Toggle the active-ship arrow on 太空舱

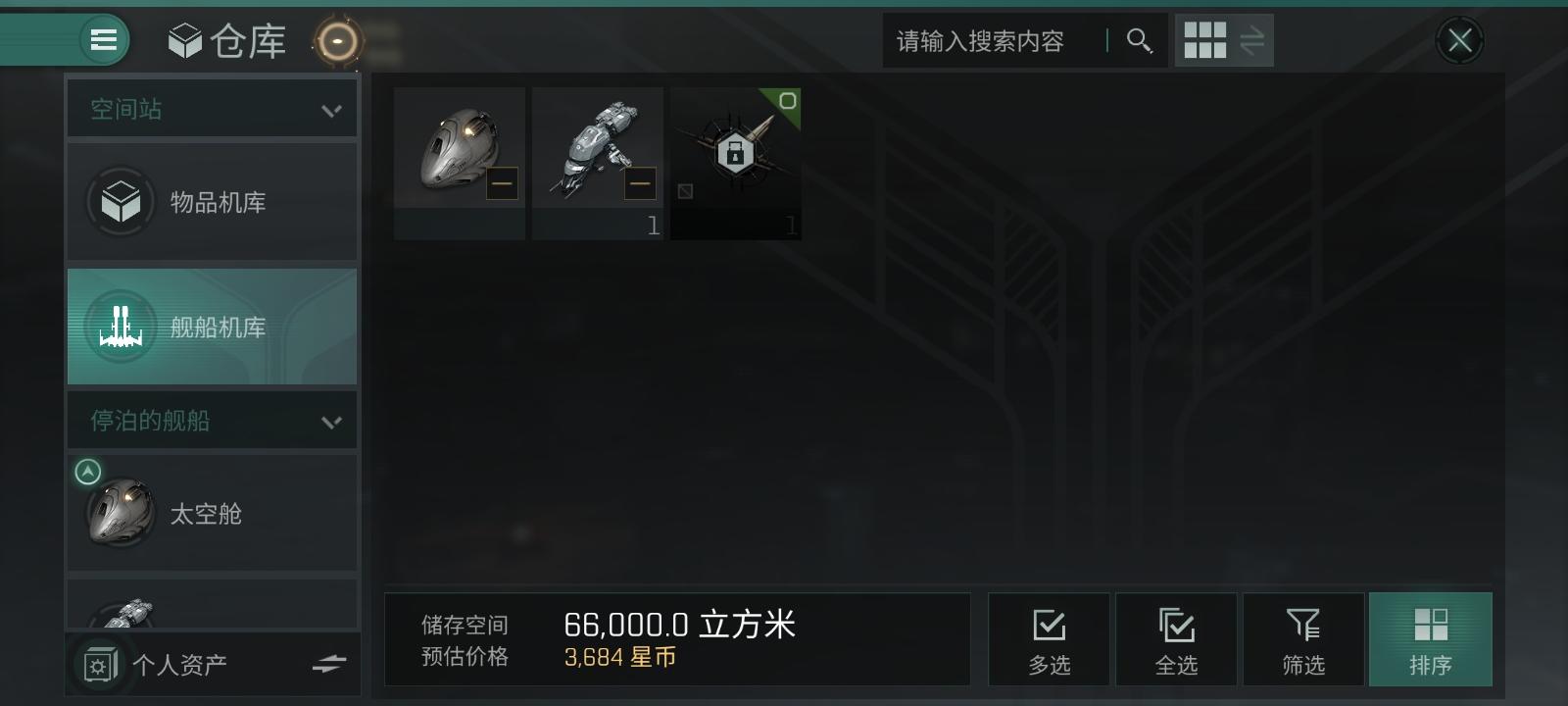coord(88,471)
